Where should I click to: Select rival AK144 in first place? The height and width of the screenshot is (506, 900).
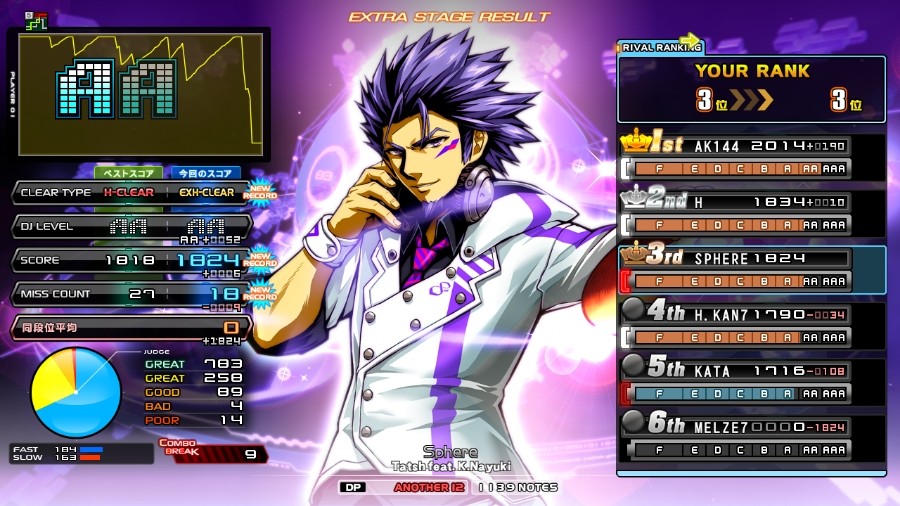pos(752,157)
